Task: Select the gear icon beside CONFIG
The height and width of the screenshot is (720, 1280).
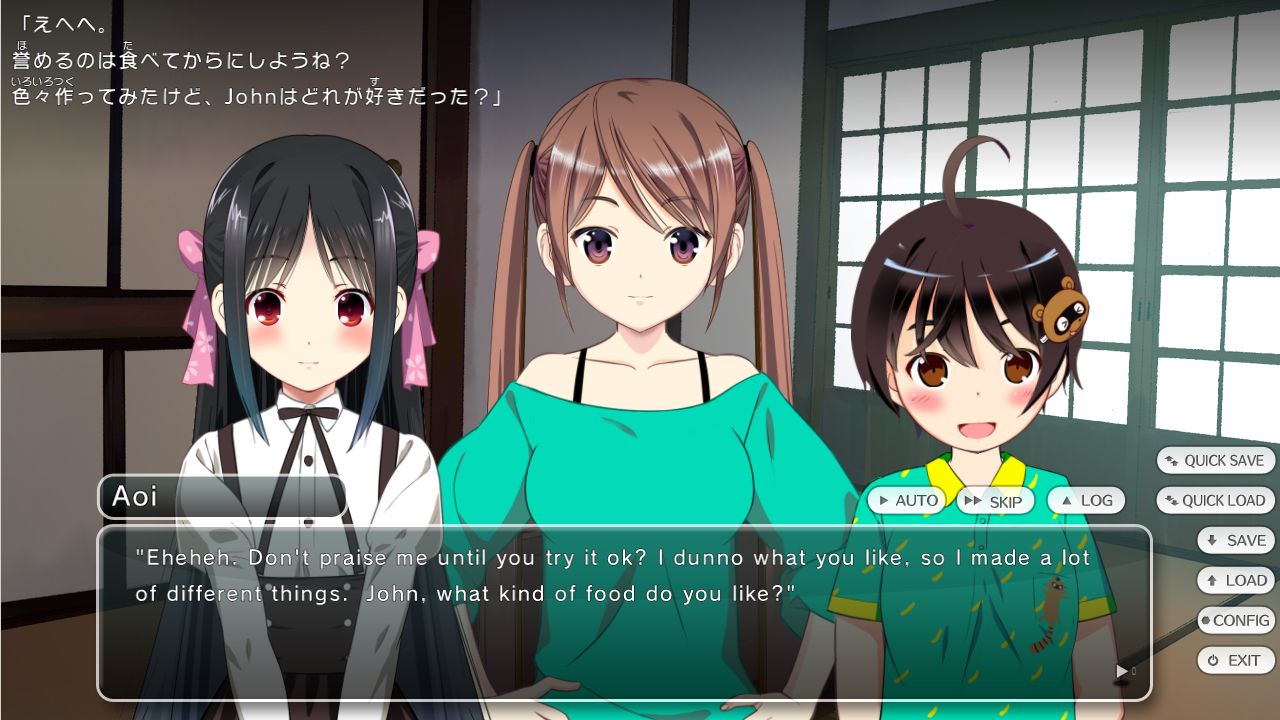Action: tap(1205, 620)
